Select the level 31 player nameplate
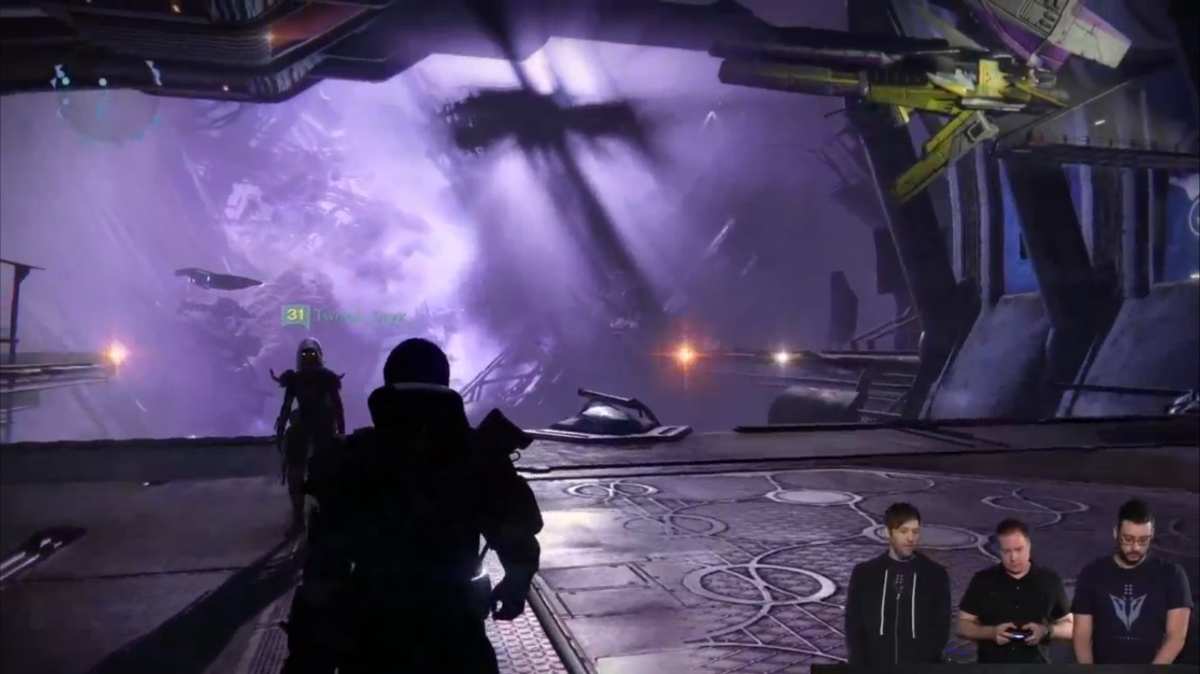Screen dimensions: 1200x674 tap(344, 316)
